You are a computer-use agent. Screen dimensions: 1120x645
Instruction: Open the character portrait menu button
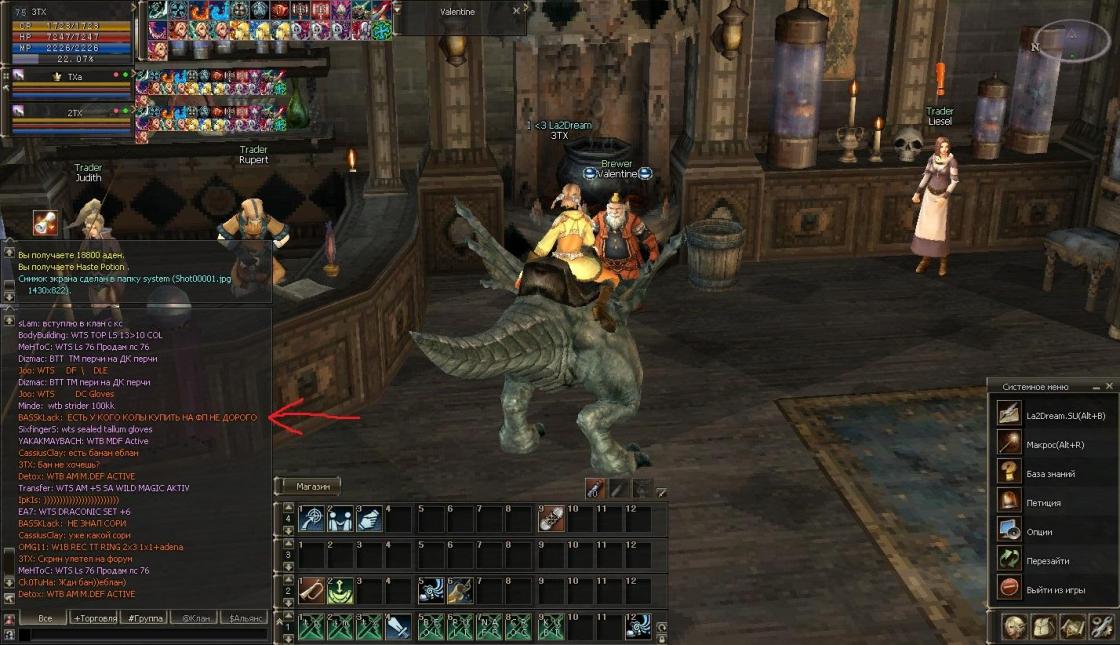[1013, 627]
